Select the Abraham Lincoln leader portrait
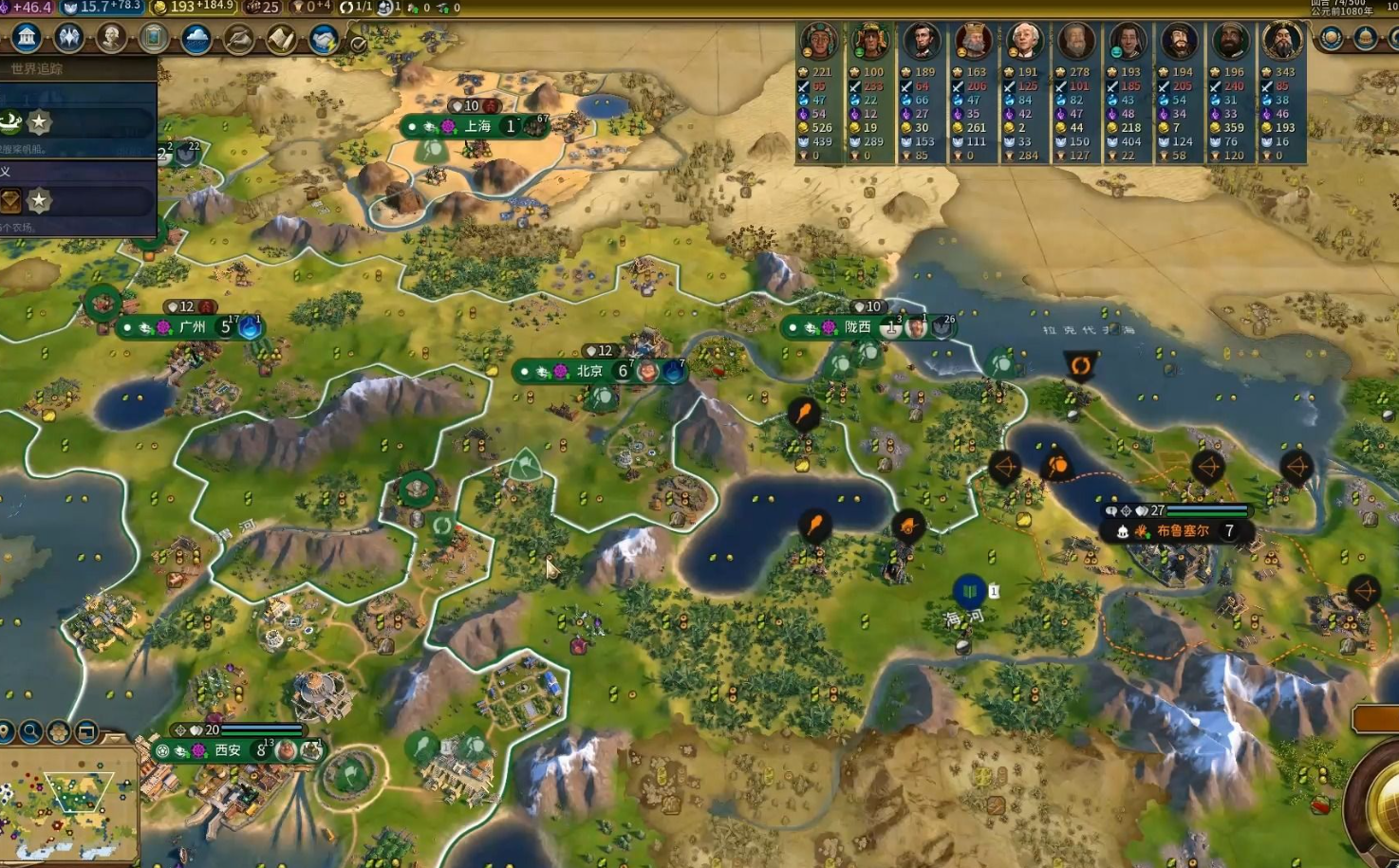This screenshot has height=868, width=1399. pos(921,42)
